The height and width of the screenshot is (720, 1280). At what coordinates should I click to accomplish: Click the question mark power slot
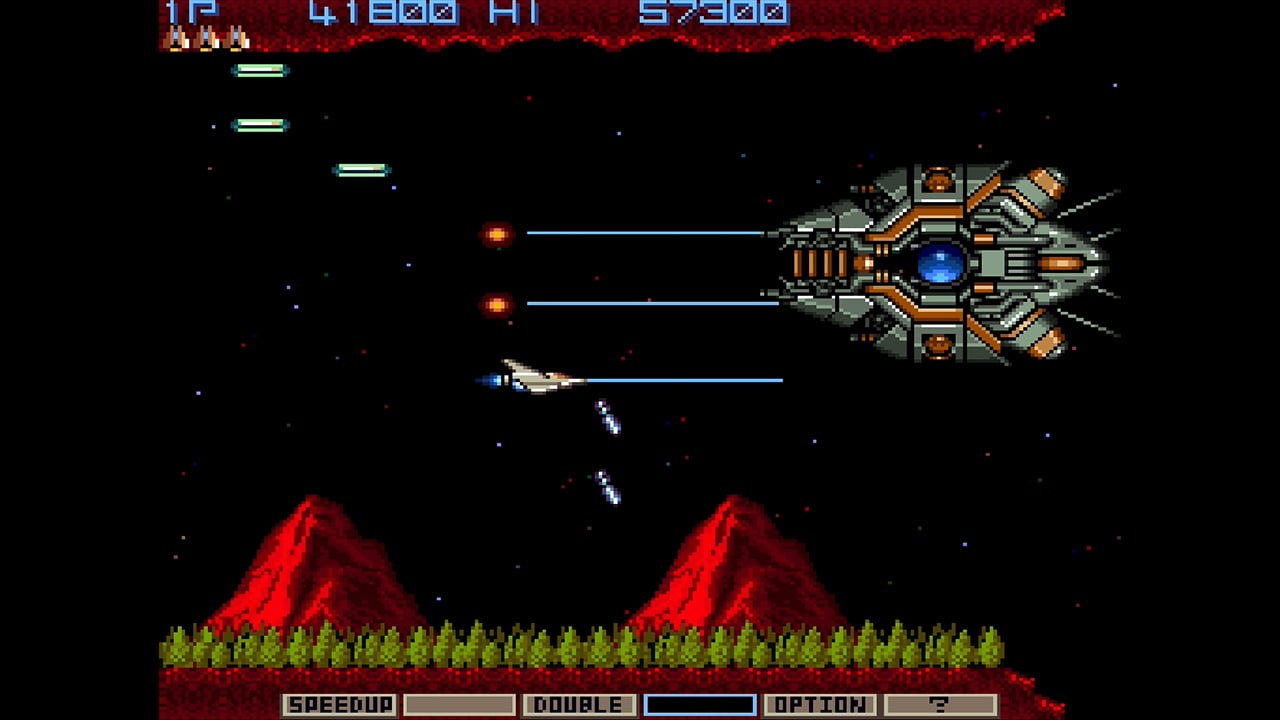point(940,705)
